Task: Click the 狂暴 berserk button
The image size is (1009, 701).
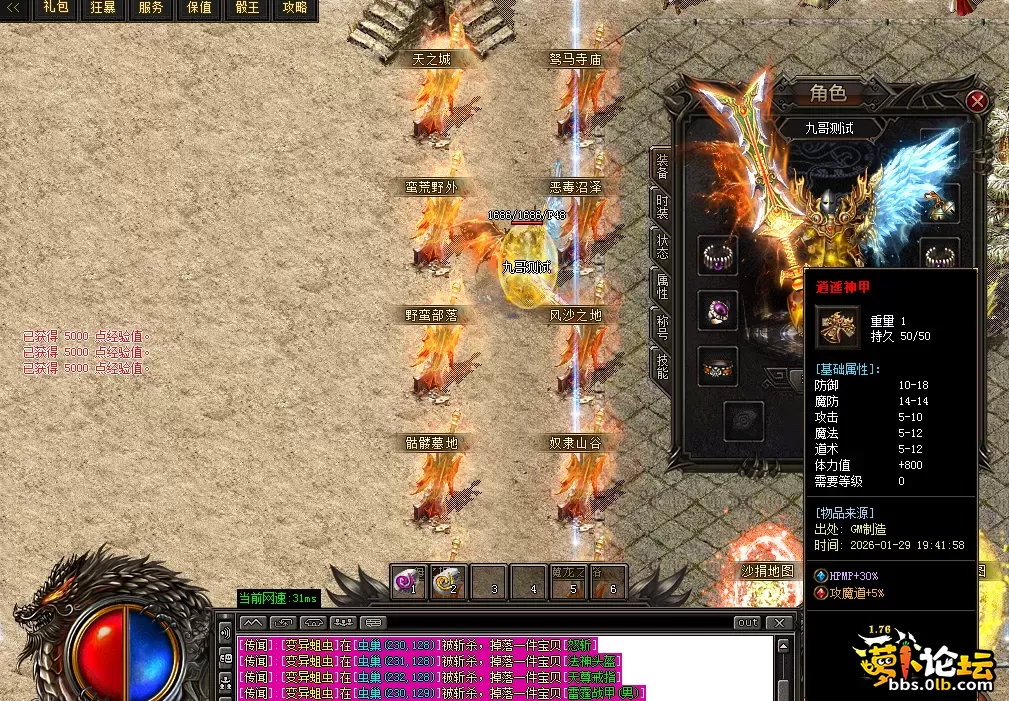Action: pos(103,8)
